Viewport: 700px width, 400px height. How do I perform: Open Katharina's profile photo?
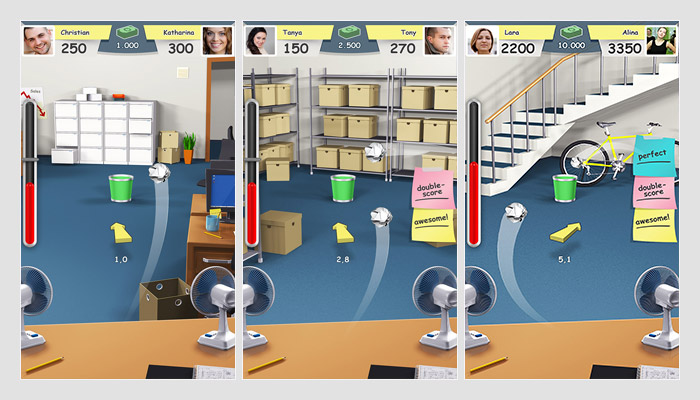[218, 41]
